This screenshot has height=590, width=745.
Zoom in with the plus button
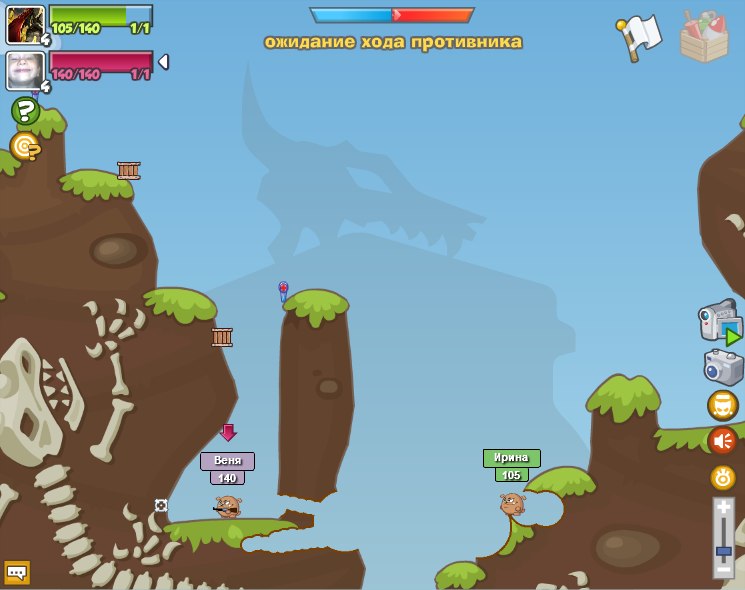[724, 508]
